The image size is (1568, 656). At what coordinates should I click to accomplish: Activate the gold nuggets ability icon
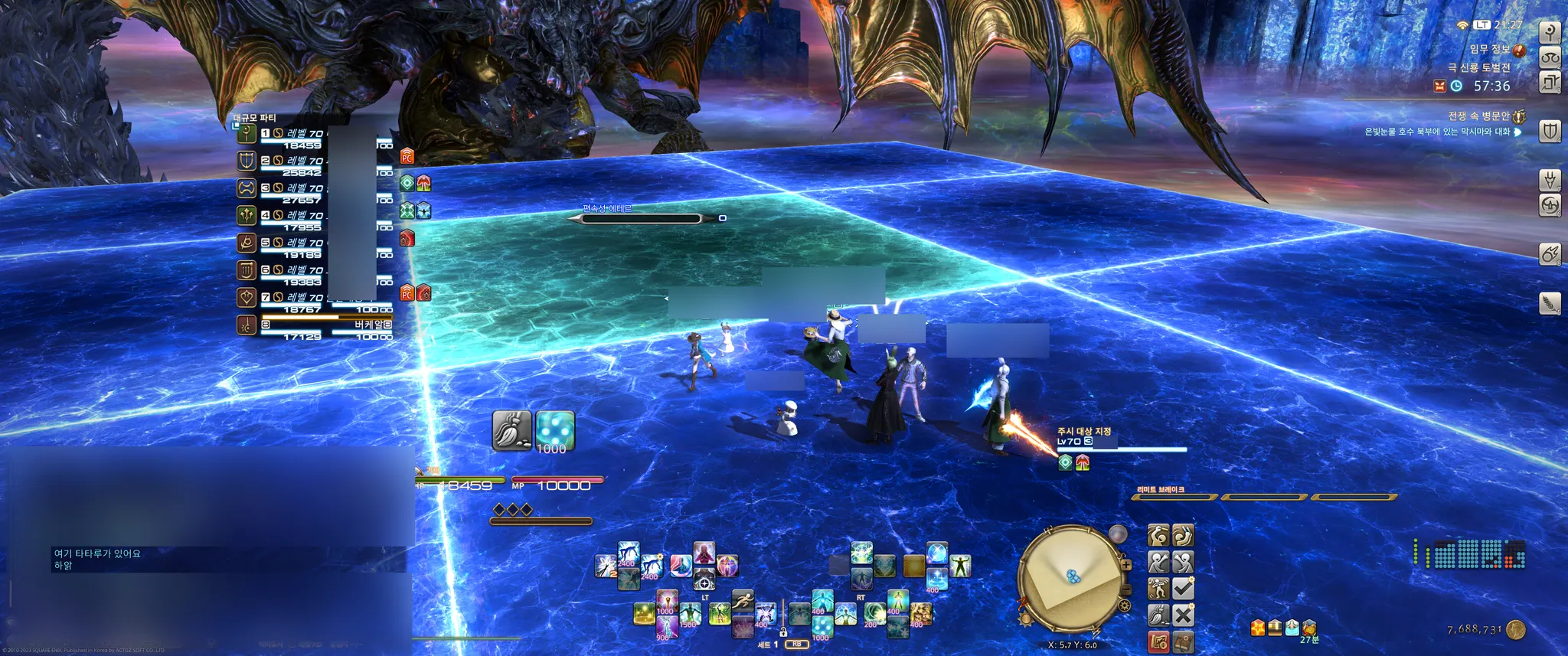921,613
